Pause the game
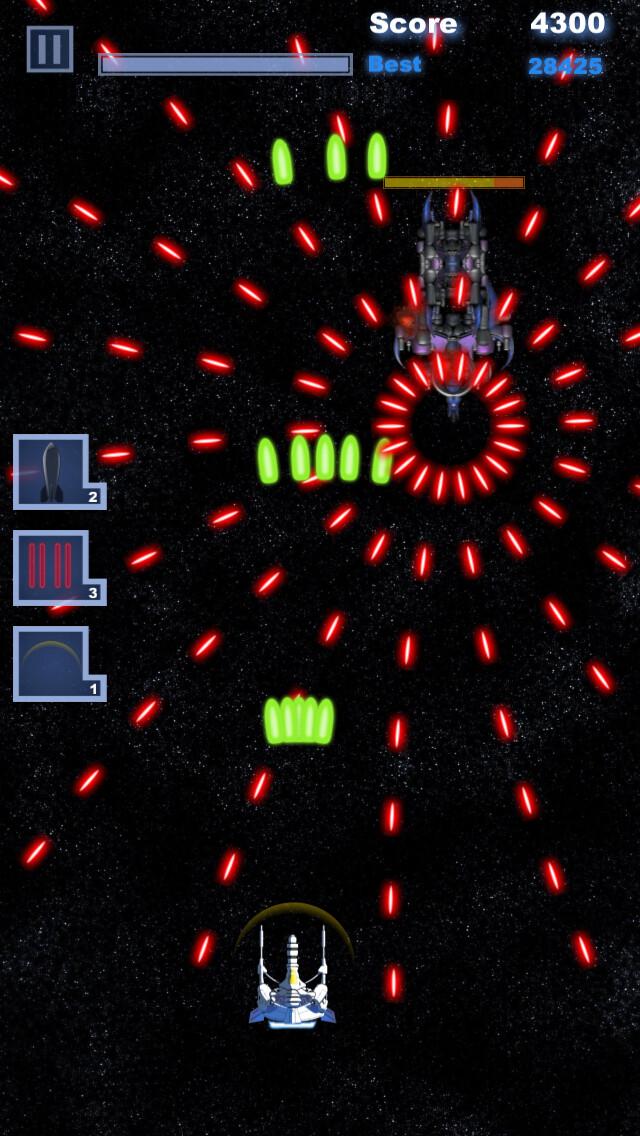This screenshot has height=1136, width=640. pyautogui.click(x=50, y=49)
